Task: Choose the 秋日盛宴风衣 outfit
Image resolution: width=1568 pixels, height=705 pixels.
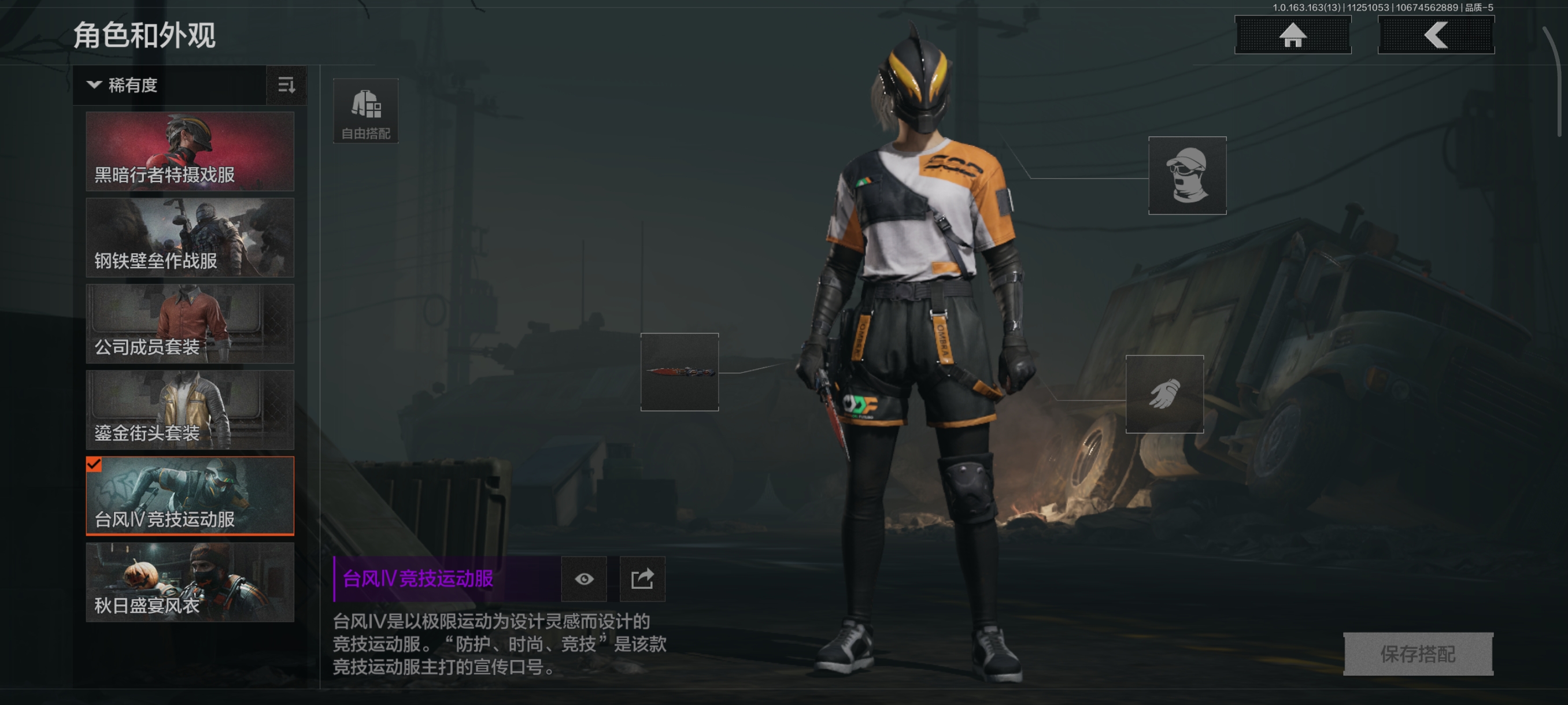Action: (x=190, y=582)
